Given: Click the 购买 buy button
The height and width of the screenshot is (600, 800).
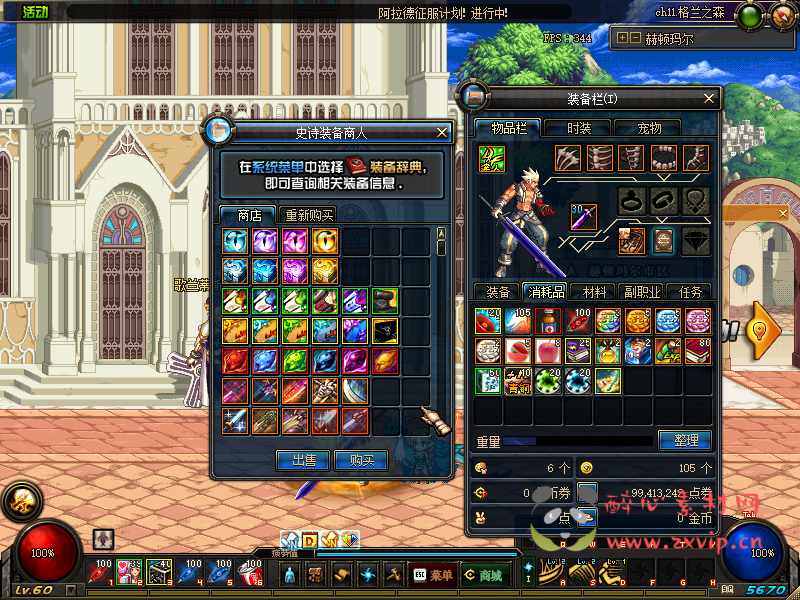Looking at the screenshot, I should click(x=360, y=460).
